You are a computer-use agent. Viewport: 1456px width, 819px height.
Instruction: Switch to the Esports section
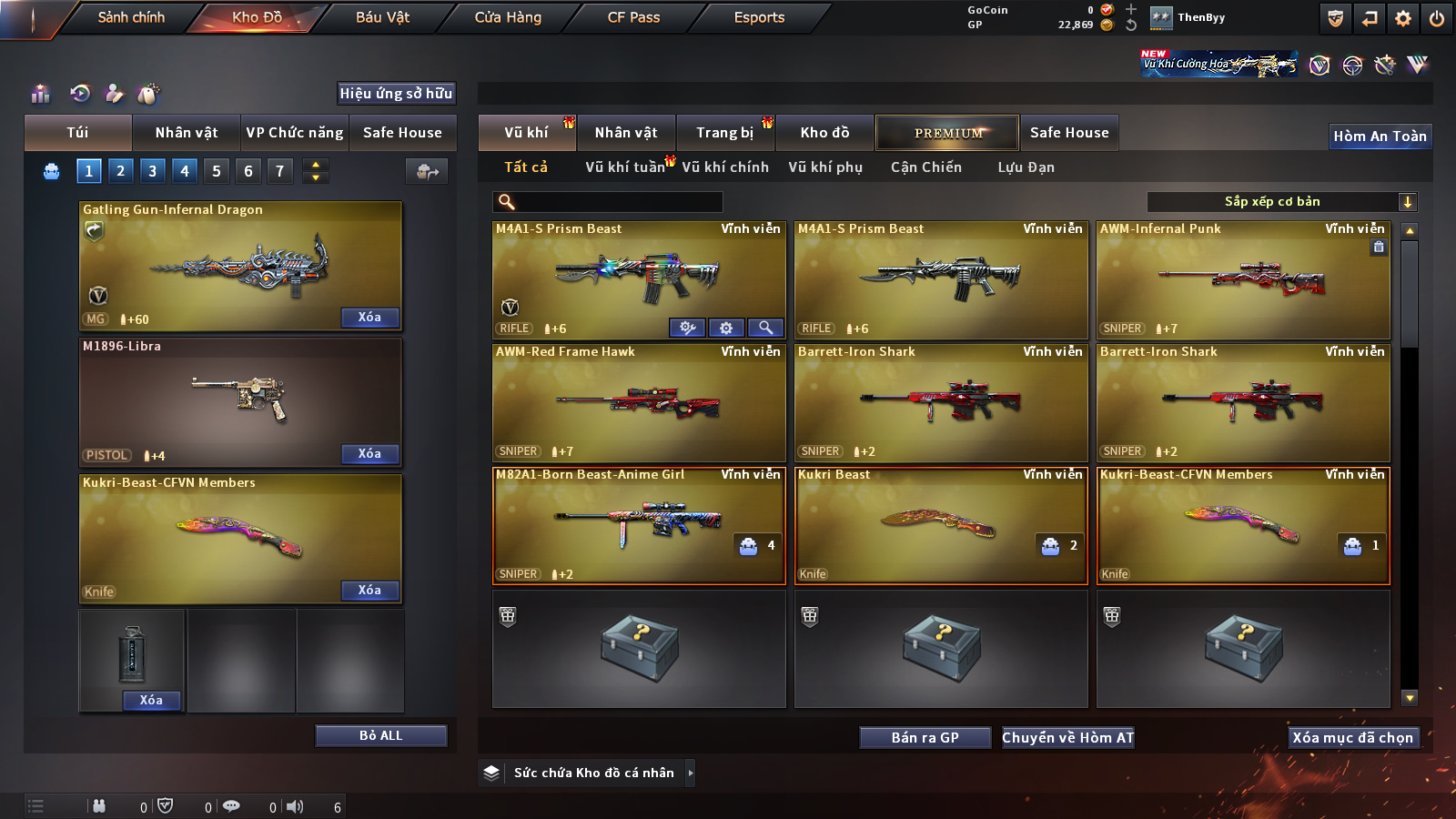759,17
